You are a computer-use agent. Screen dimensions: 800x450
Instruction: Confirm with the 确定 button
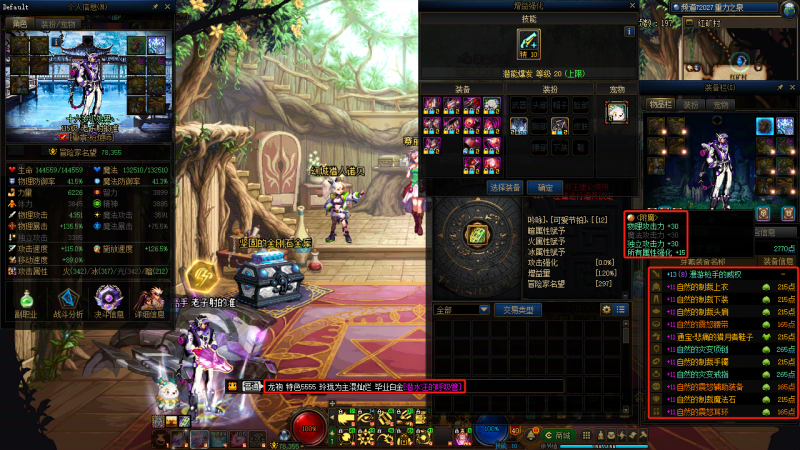click(x=544, y=187)
